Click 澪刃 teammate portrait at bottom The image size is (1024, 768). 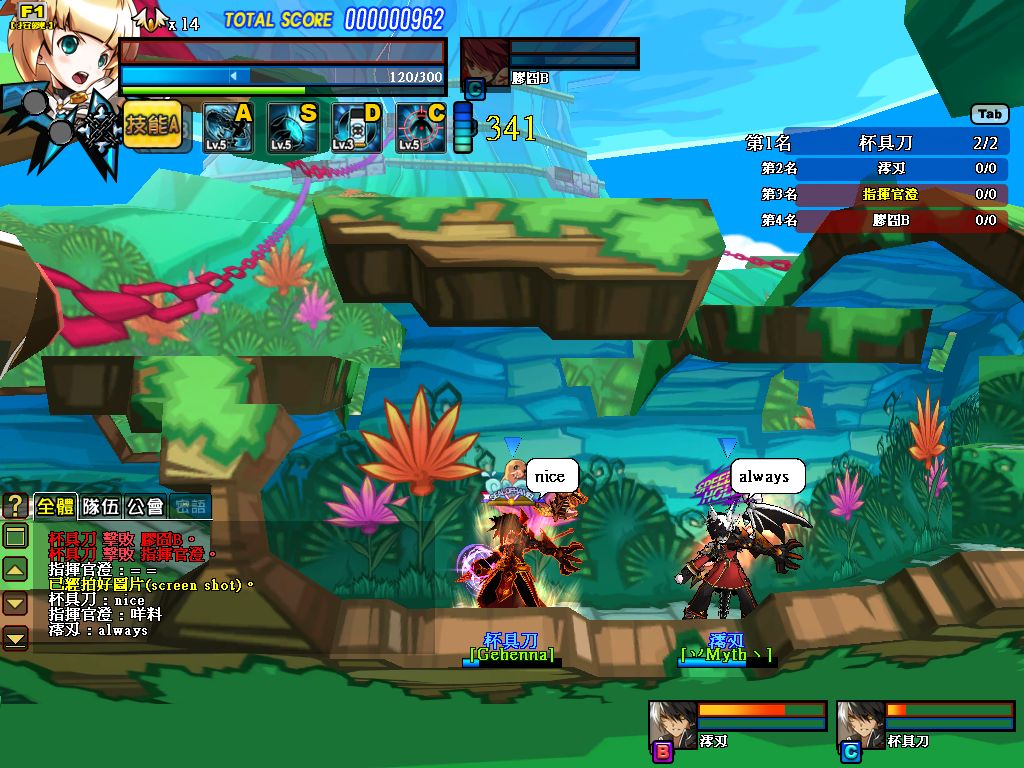pyautogui.click(x=671, y=724)
